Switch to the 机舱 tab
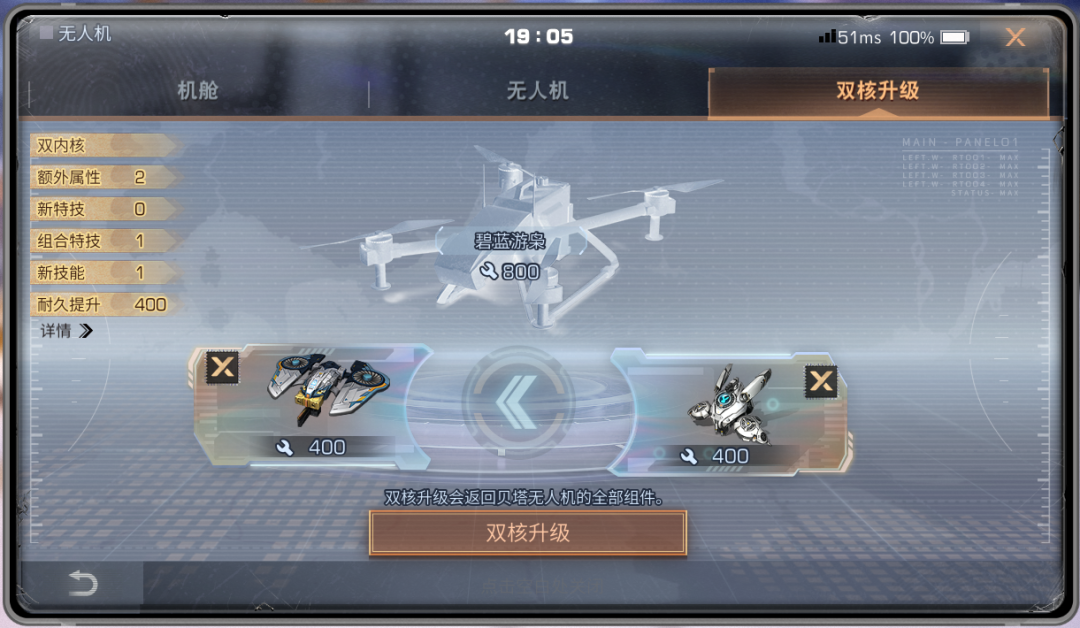The height and width of the screenshot is (628, 1080). [198, 91]
